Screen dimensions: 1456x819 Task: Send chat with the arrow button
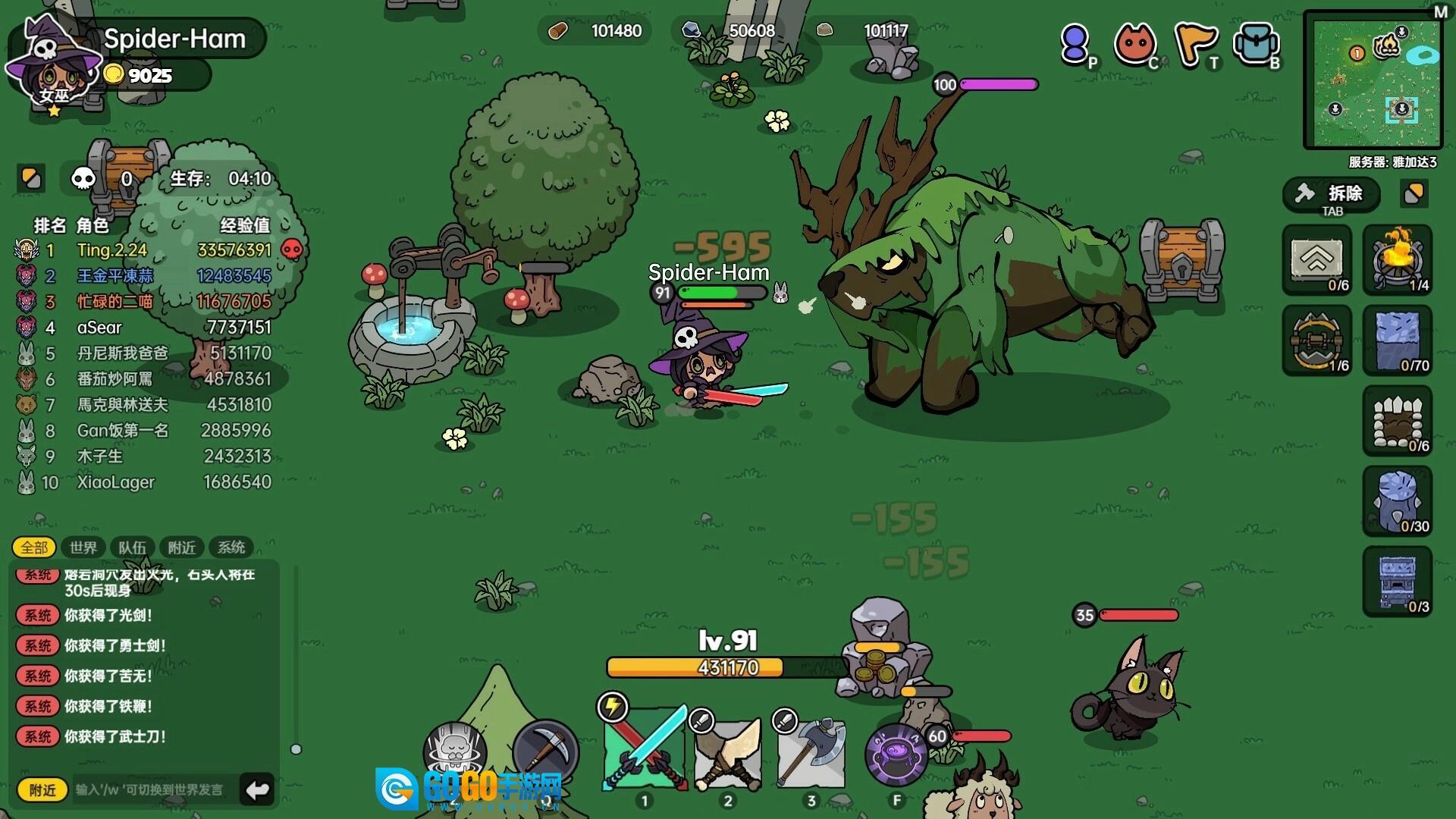[x=257, y=790]
